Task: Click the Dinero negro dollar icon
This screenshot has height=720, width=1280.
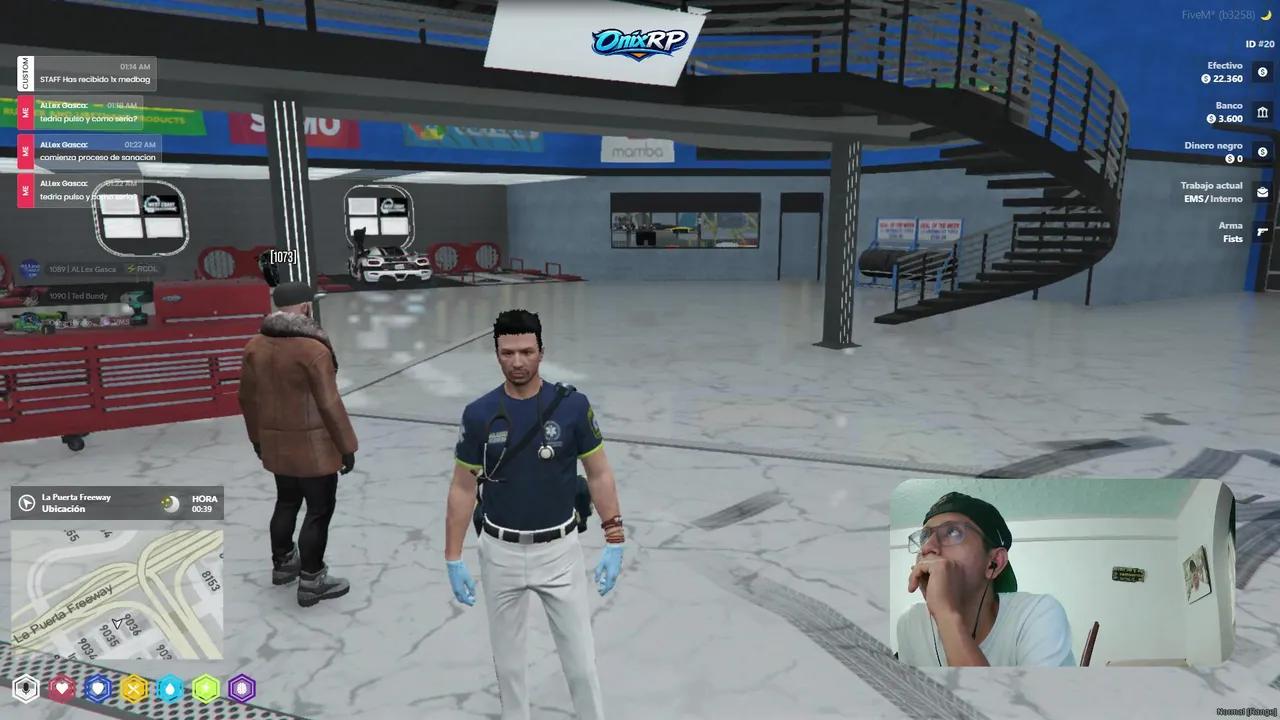Action: click(x=1262, y=152)
